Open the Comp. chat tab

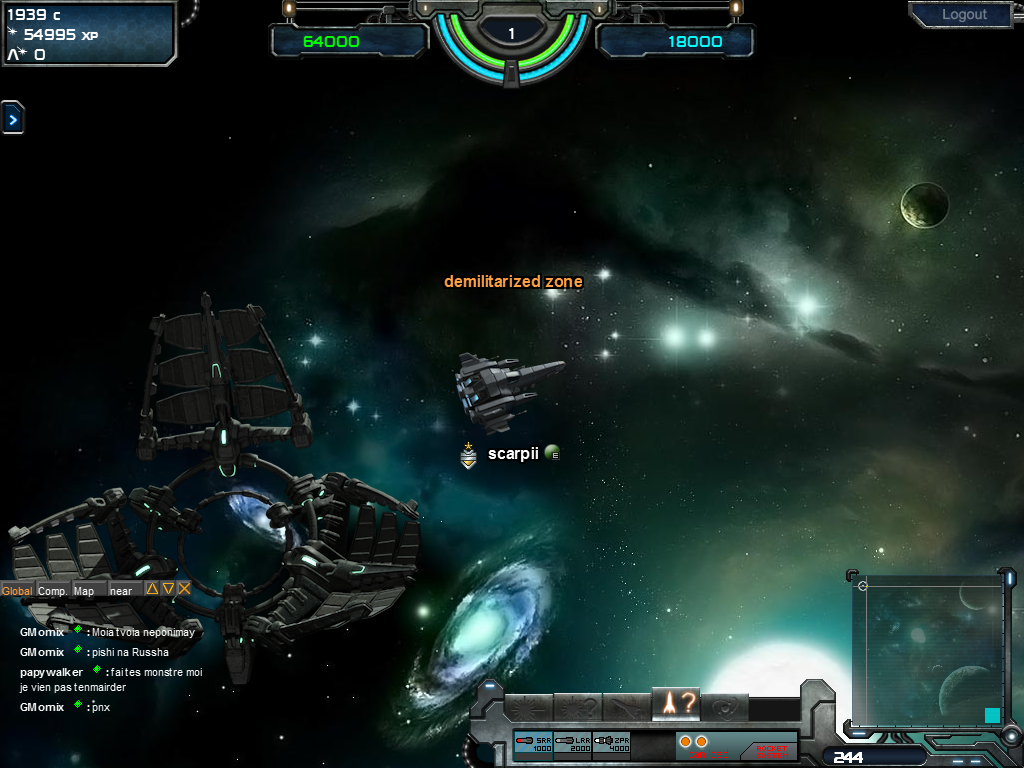tap(53, 590)
